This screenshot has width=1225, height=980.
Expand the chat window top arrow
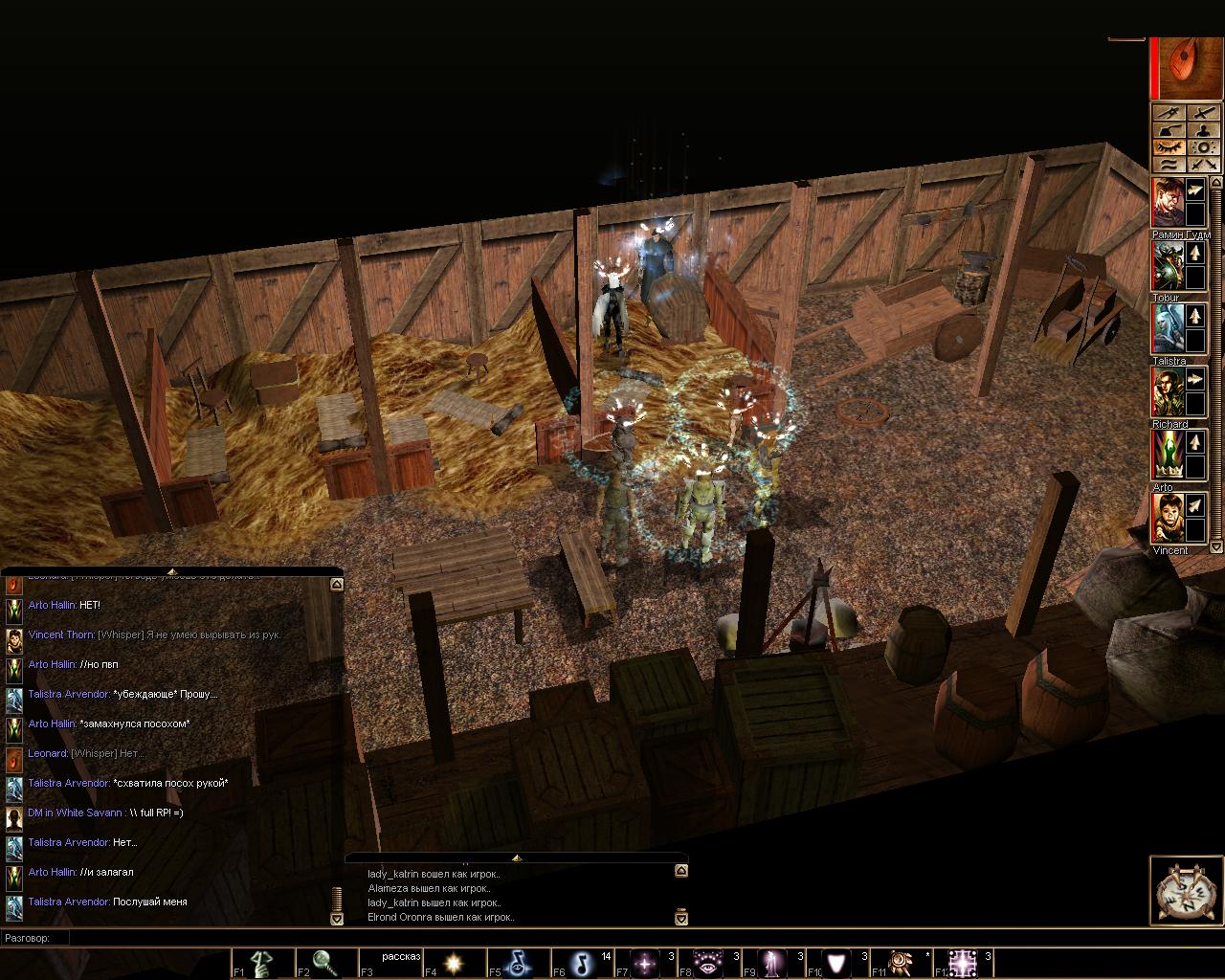click(171, 571)
